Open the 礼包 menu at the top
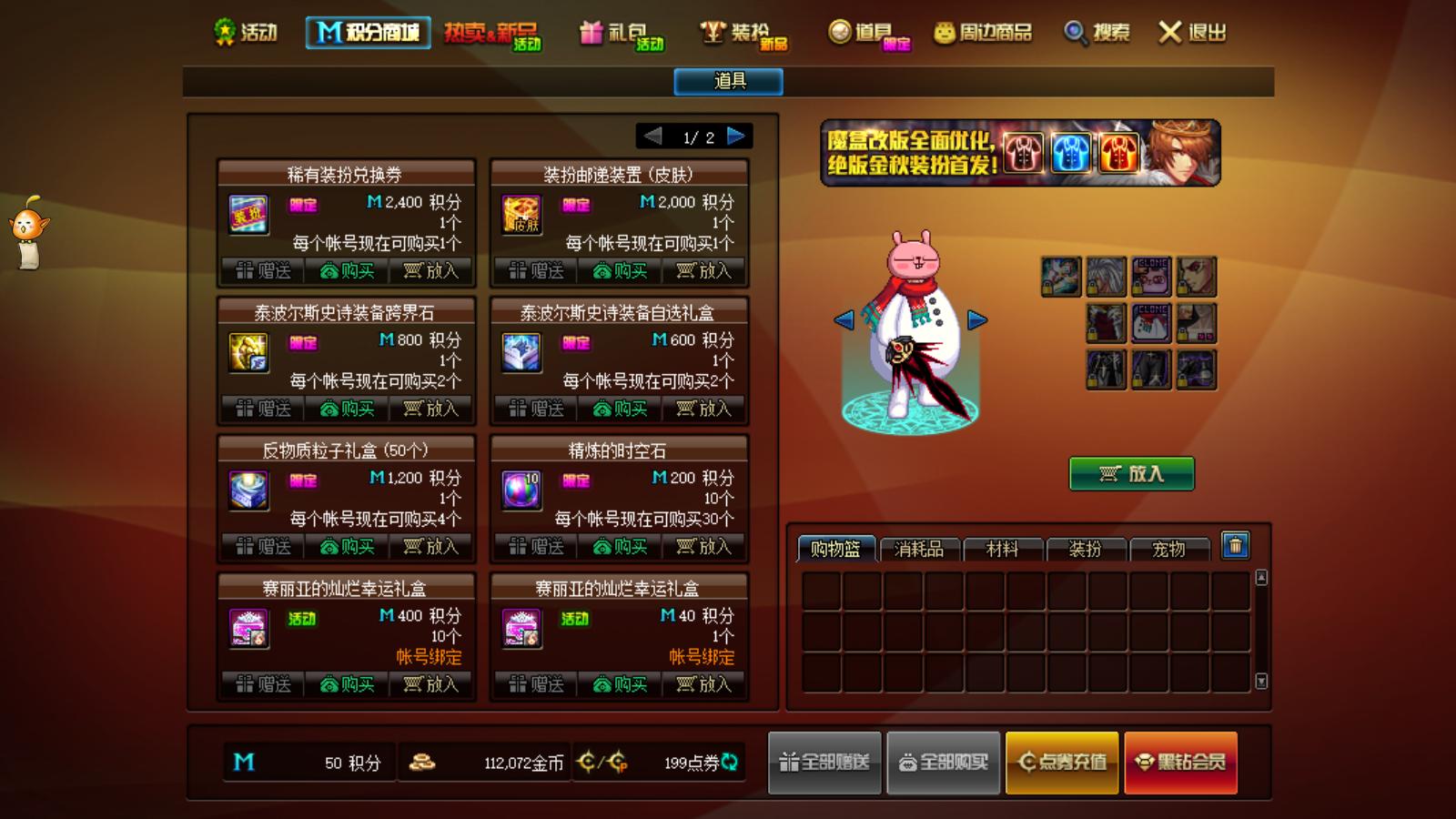Image resolution: width=1456 pixels, height=819 pixels. click(x=622, y=32)
